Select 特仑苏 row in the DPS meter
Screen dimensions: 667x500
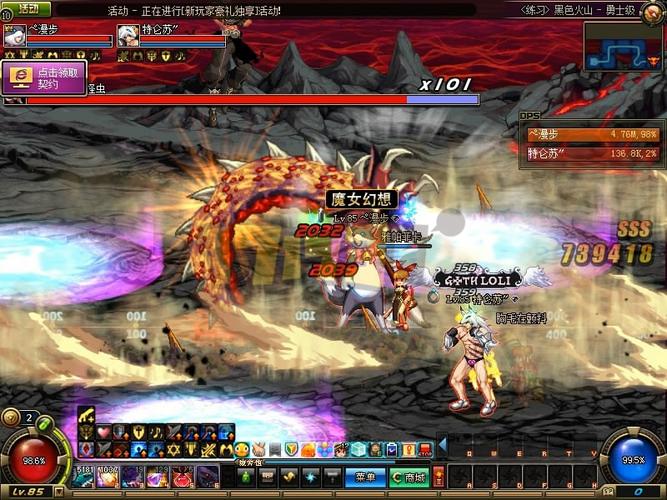[591, 153]
